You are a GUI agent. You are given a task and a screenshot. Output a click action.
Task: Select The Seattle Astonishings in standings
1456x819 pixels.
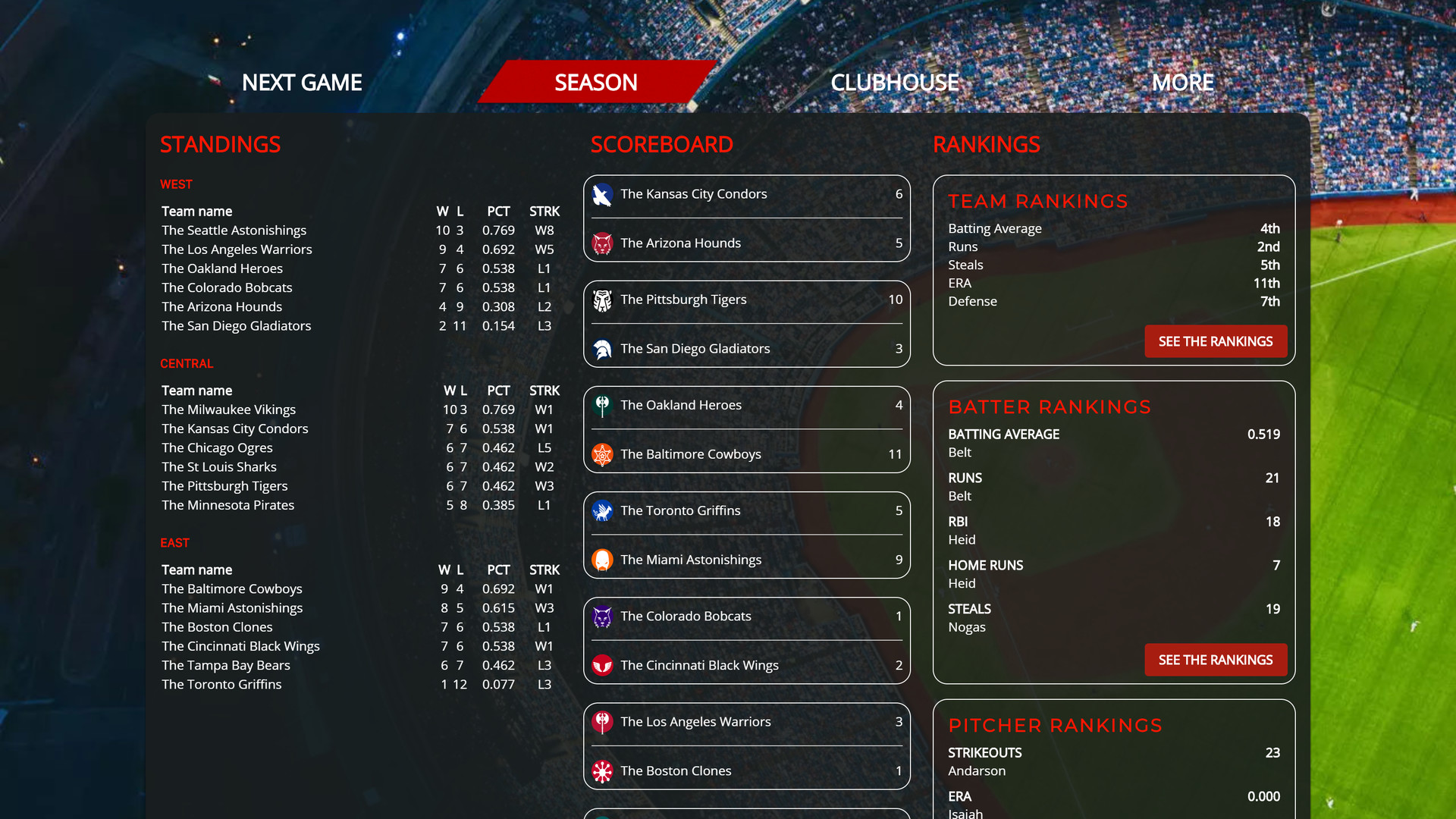point(234,230)
